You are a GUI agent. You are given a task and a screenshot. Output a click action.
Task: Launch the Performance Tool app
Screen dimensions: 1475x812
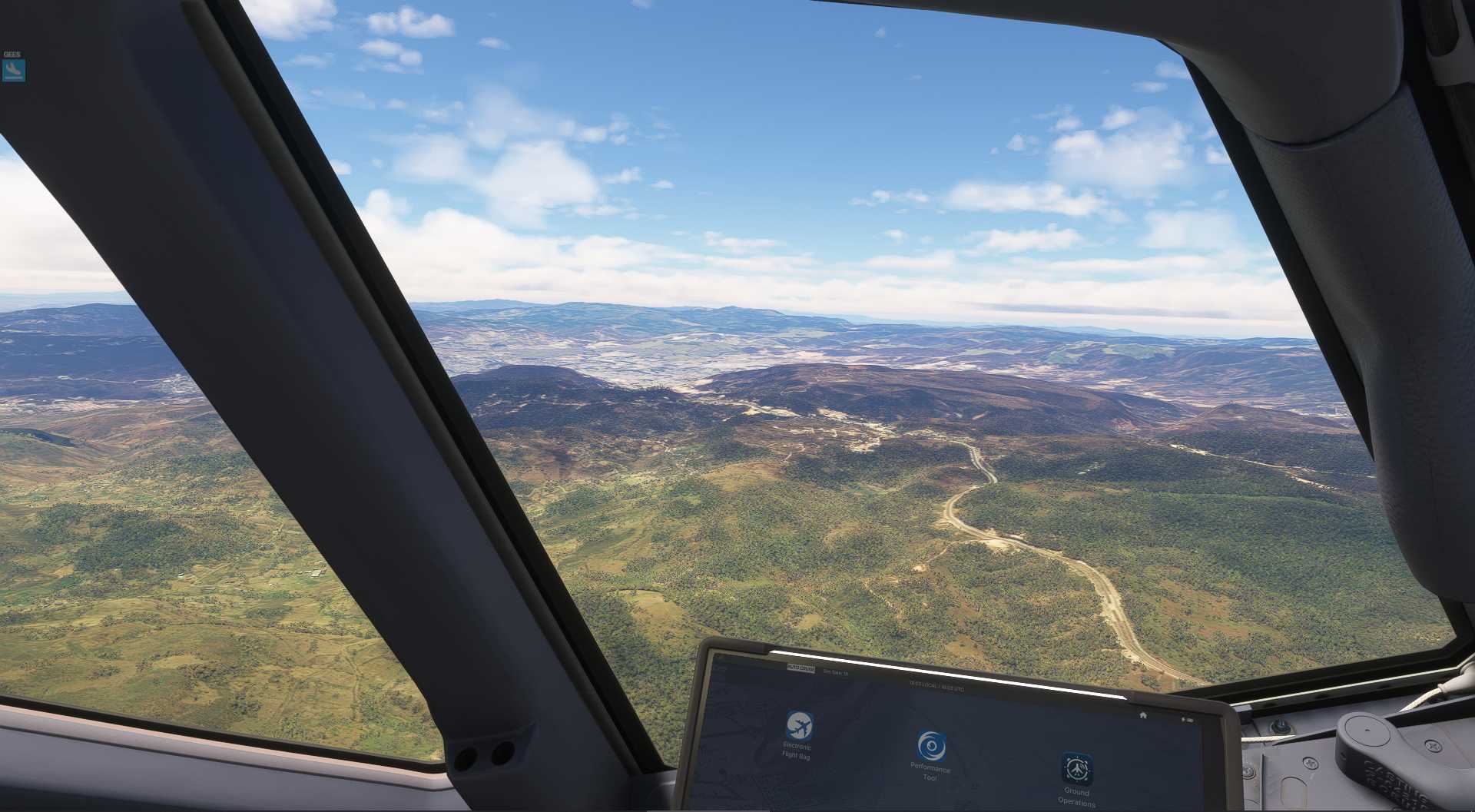(x=931, y=747)
